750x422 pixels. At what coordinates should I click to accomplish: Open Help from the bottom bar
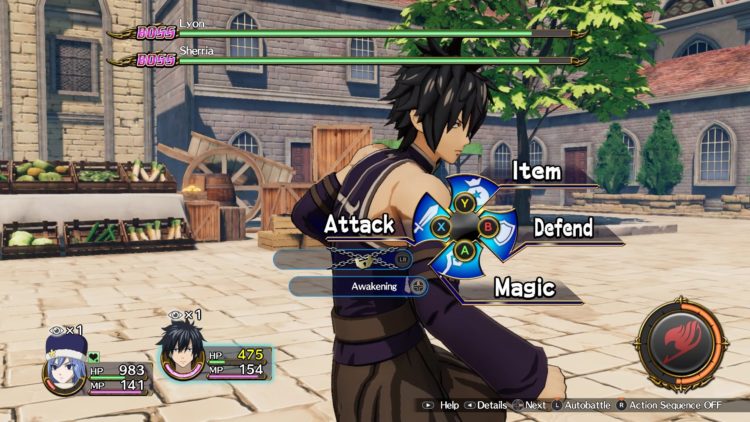442,406
